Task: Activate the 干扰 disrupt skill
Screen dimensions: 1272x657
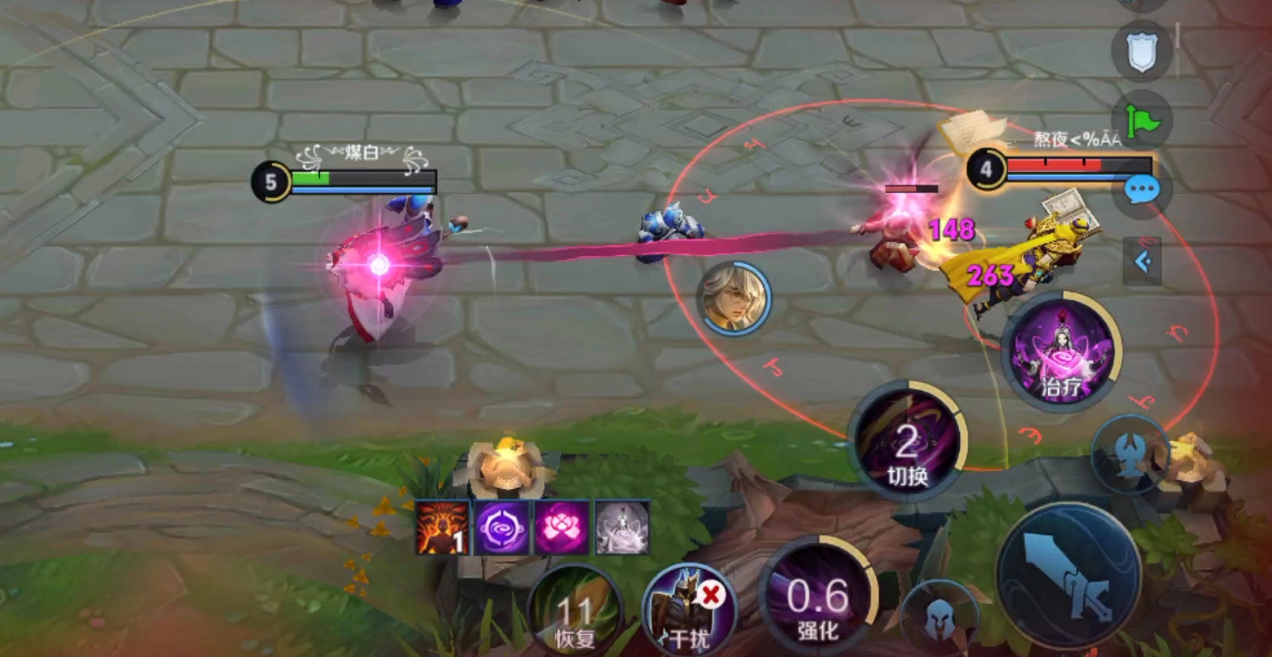Action: (x=689, y=610)
